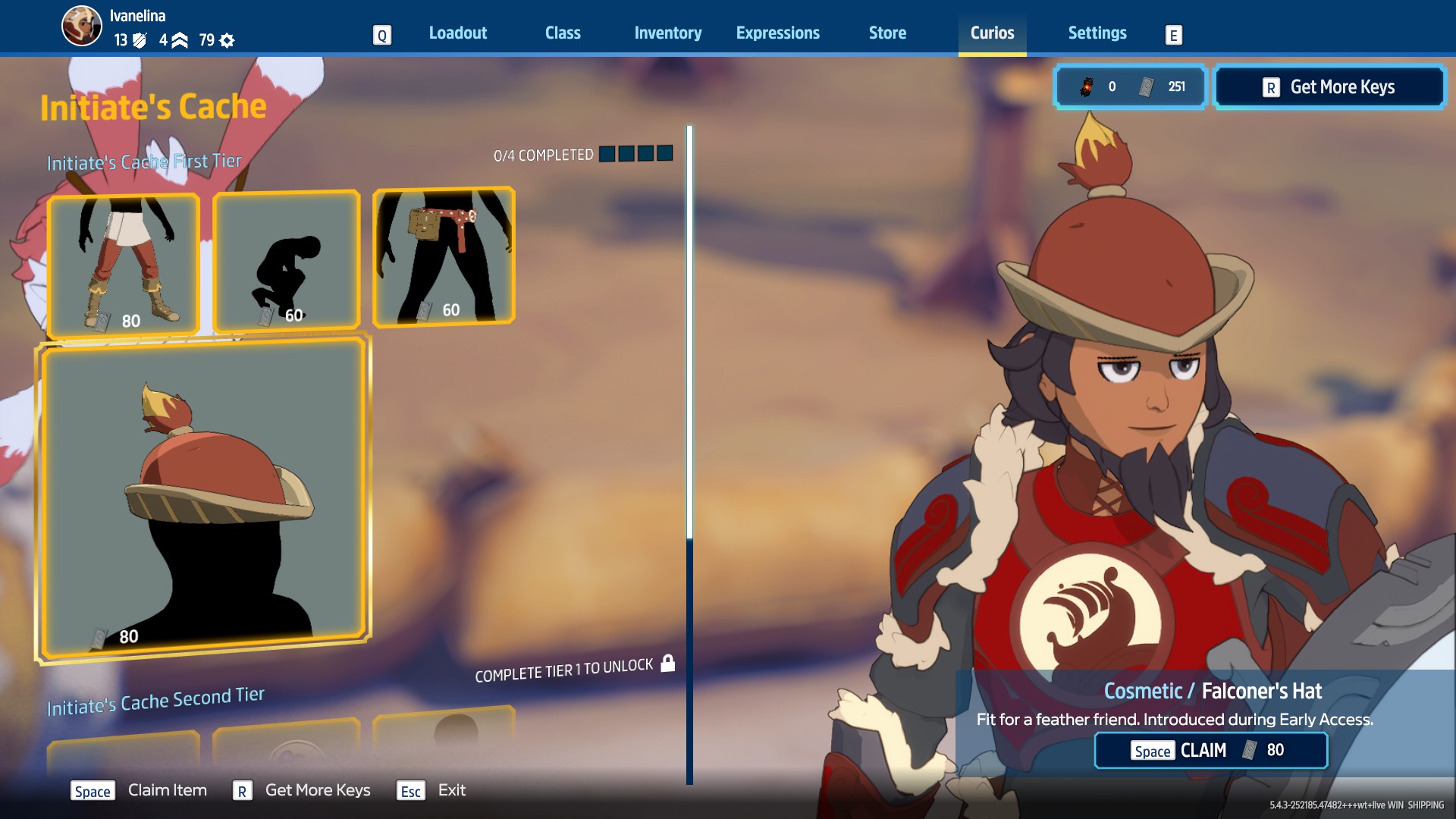Click the Get More Keys button
Image resolution: width=1456 pixels, height=819 pixels.
[1329, 87]
